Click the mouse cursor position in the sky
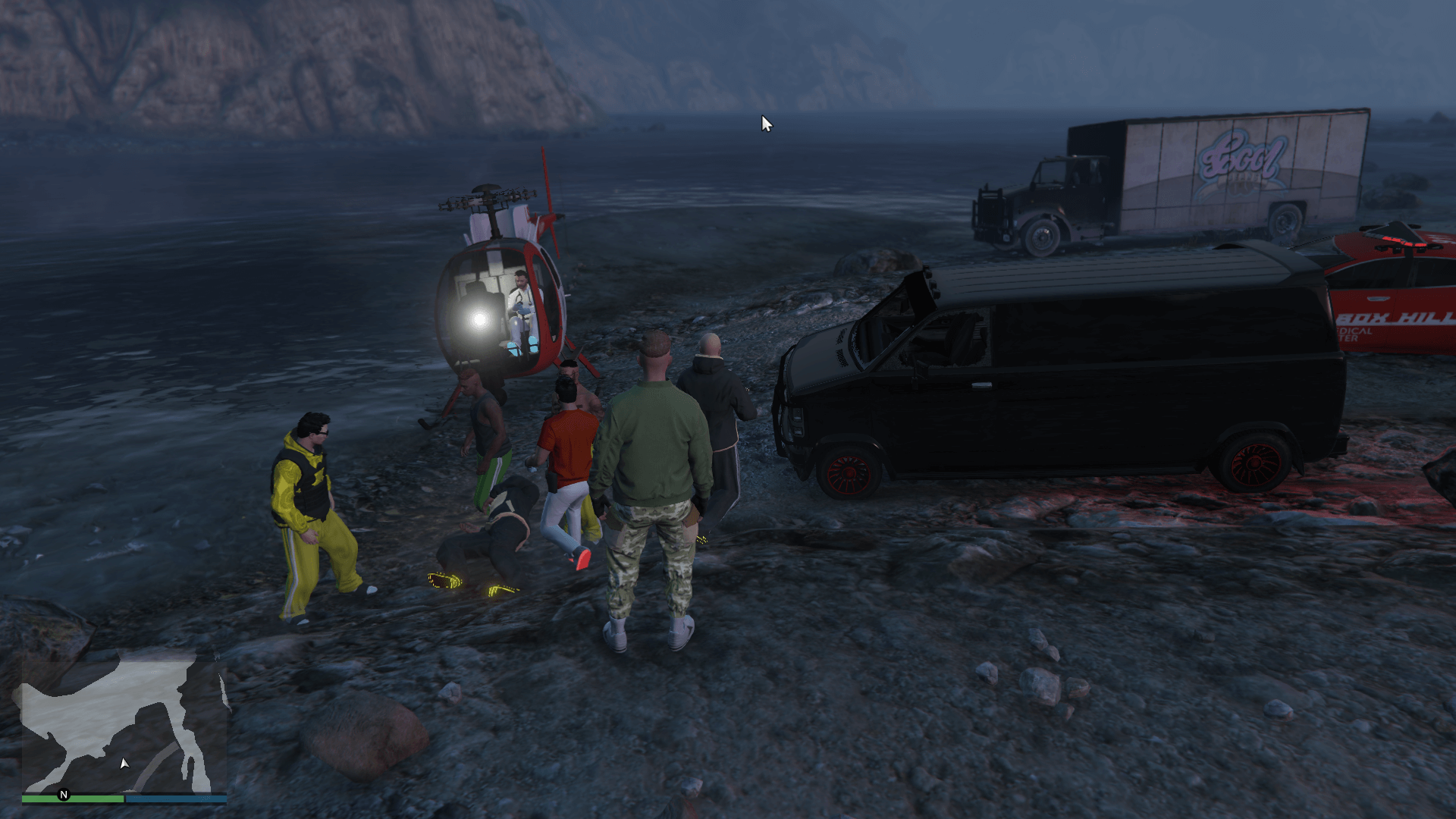The image size is (1456, 819). tap(764, 122)
